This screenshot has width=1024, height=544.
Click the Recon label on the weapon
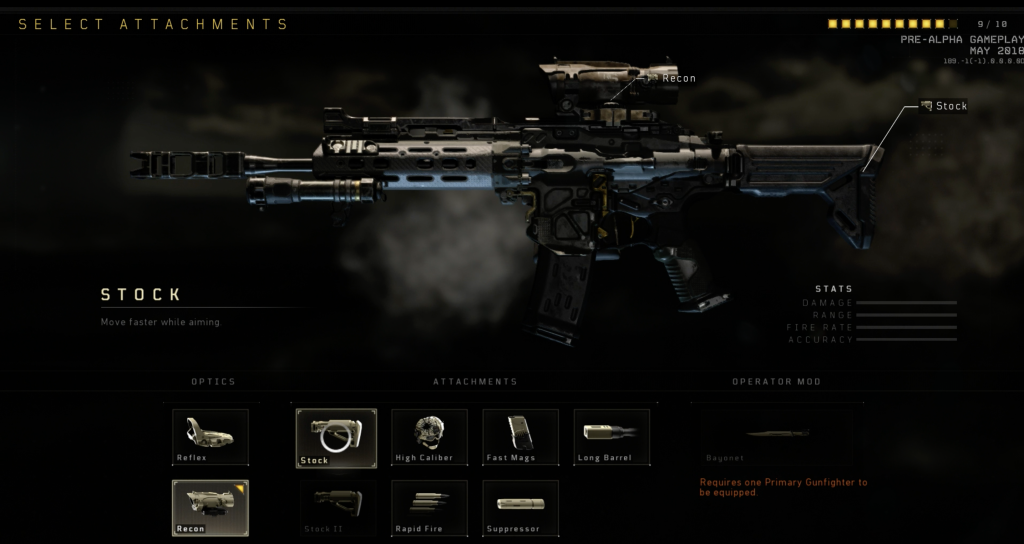677,78
